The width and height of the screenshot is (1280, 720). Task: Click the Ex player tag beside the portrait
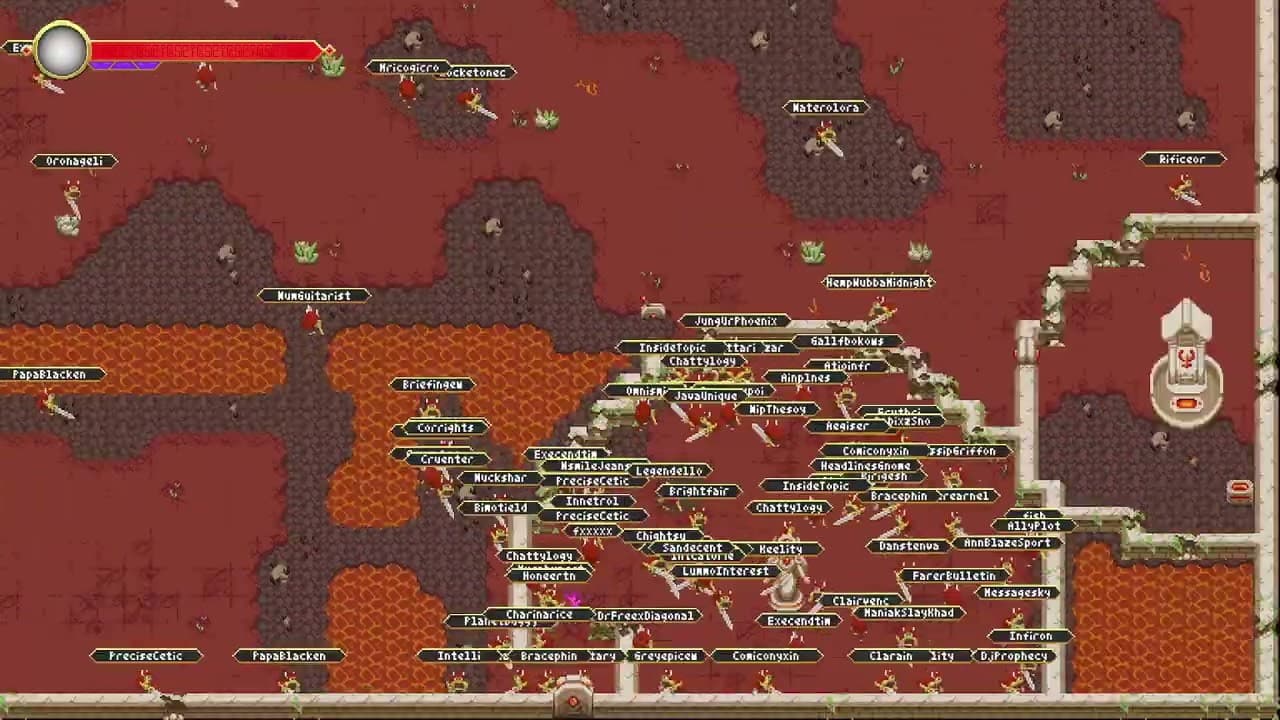point(18,47)
